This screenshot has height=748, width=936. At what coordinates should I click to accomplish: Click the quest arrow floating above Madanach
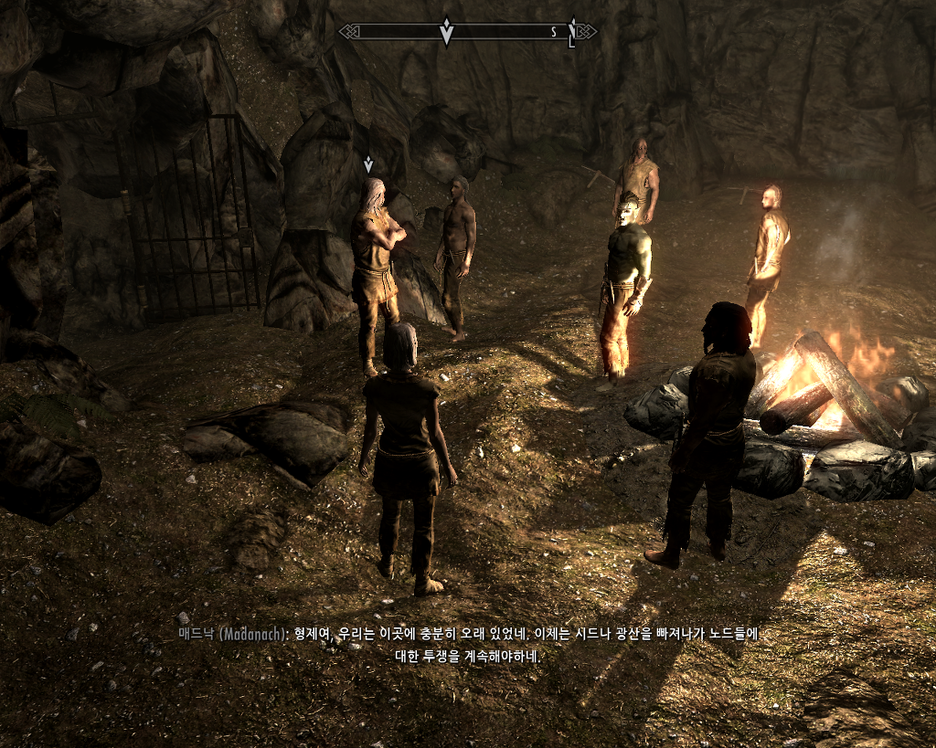click(x=368, y=164)
